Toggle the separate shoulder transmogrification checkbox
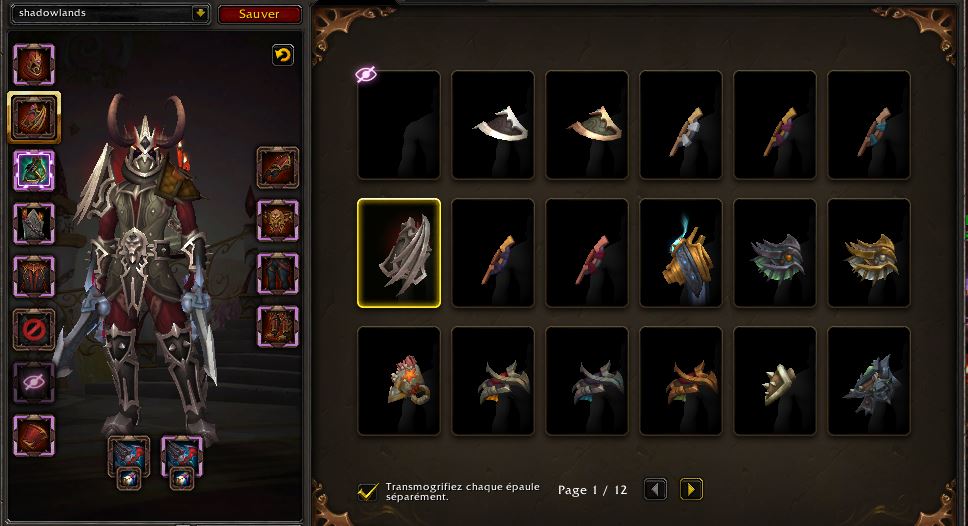This screenshot has width=968, height=526. 368,491
